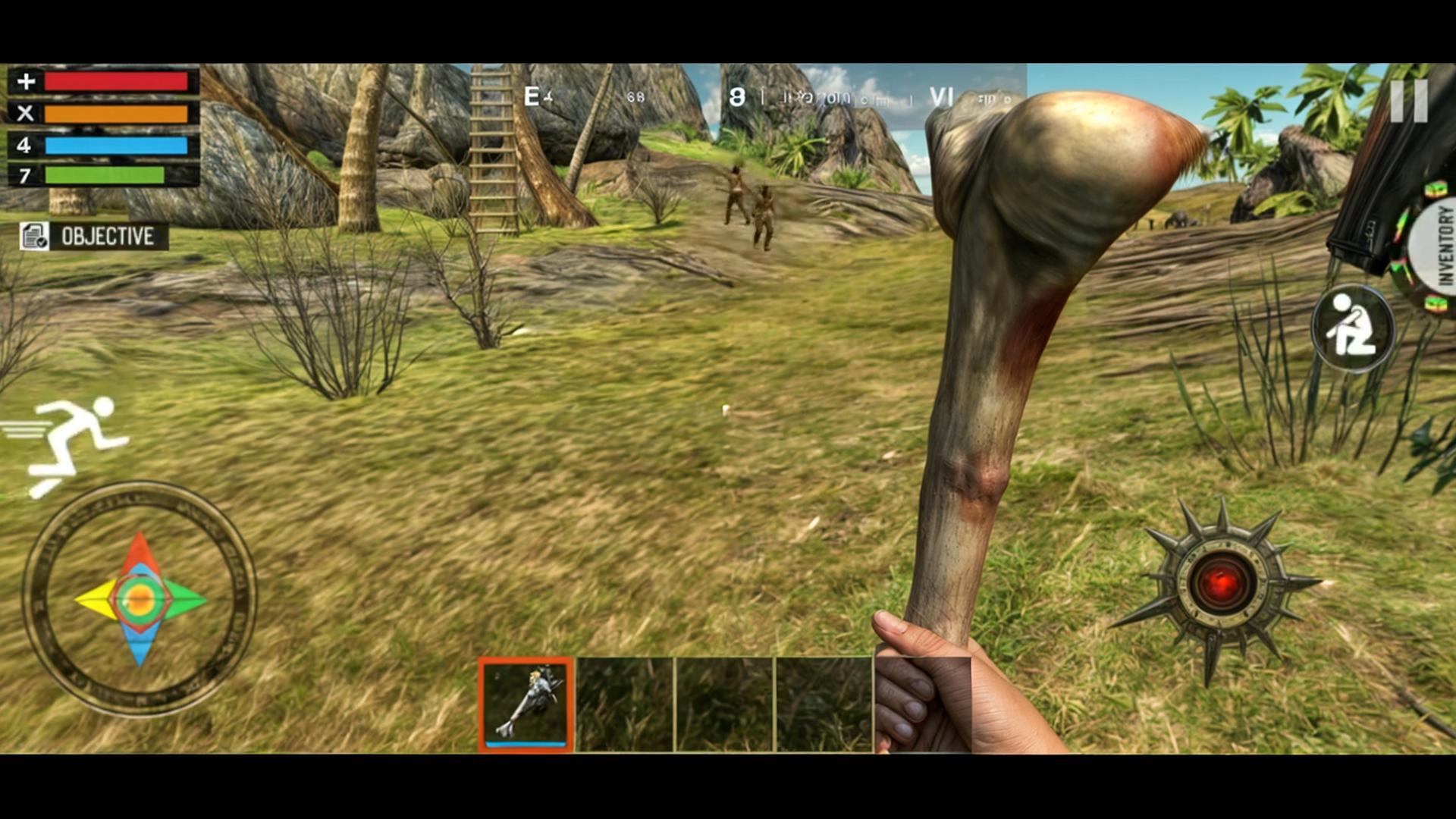
Task: Pause the game
Action: 1409,101
